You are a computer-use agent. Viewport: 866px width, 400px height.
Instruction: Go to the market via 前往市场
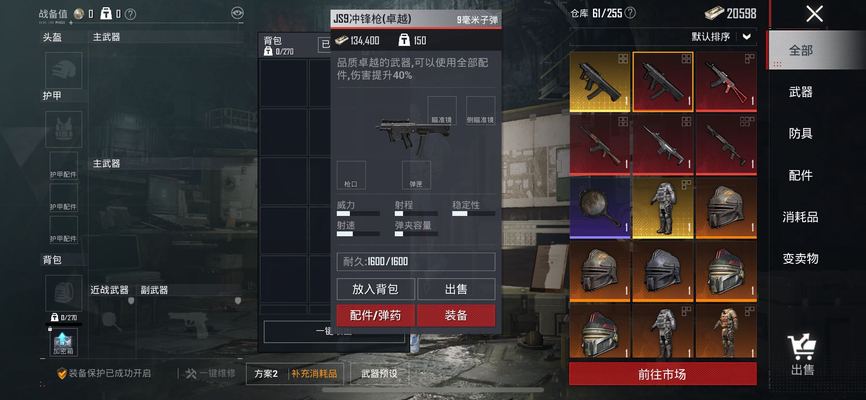(662, 374)
